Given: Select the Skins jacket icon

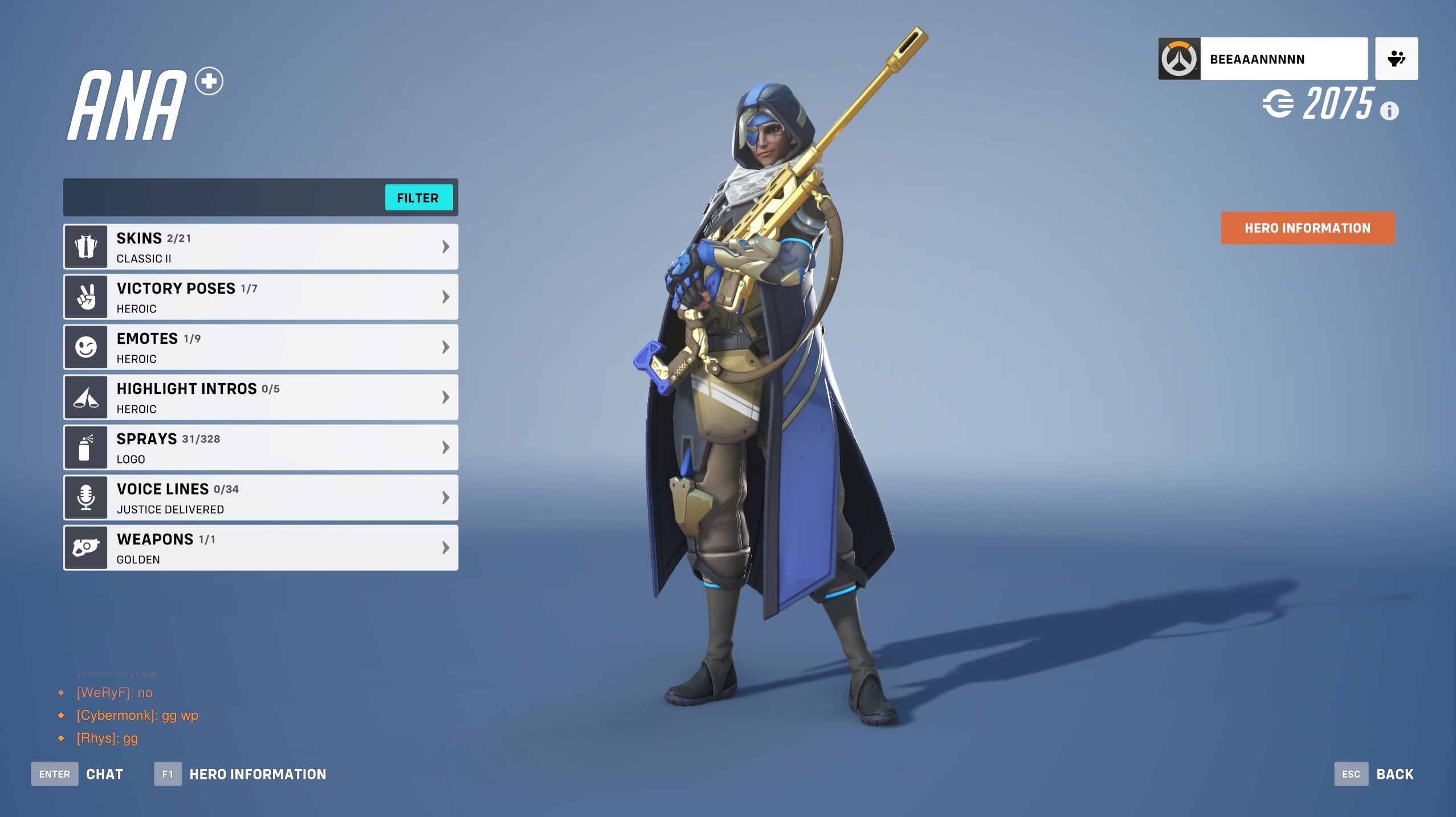Looking at the screenshot, I should coord(85,246).
